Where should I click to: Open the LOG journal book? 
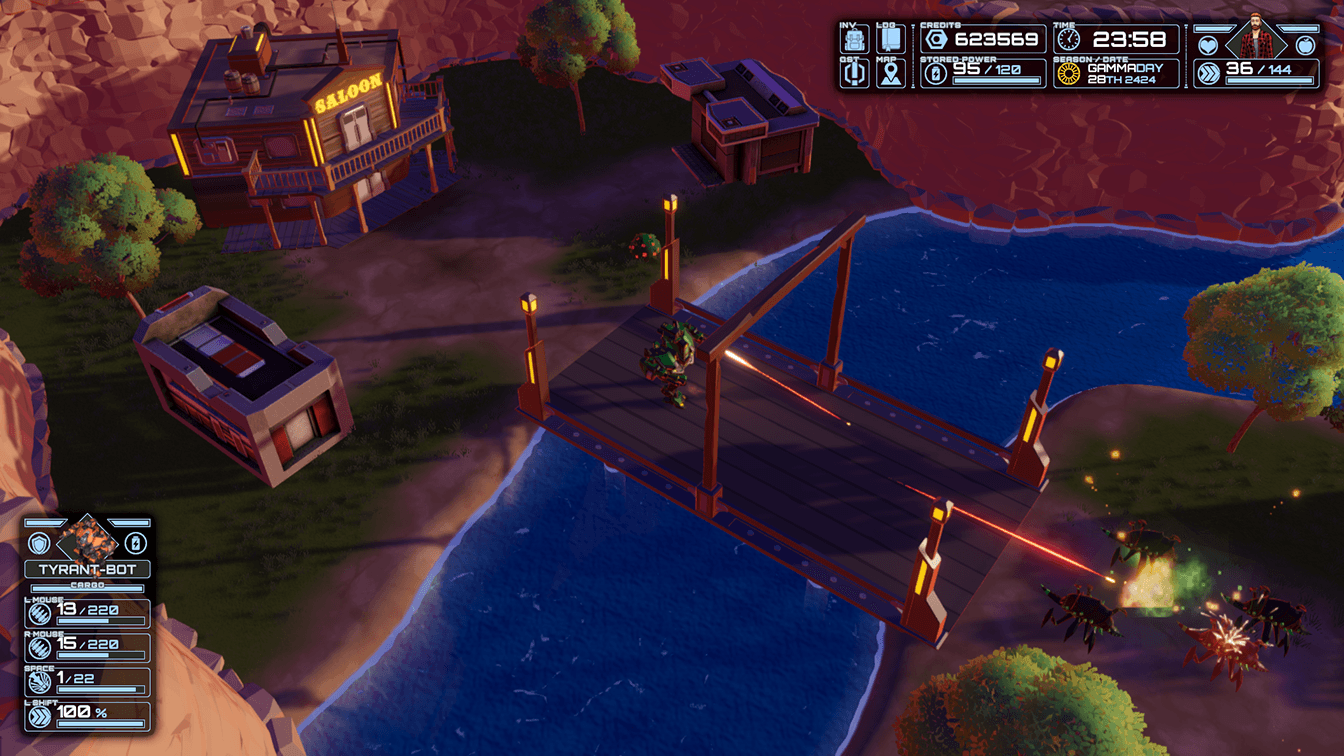tap(890, 40)
